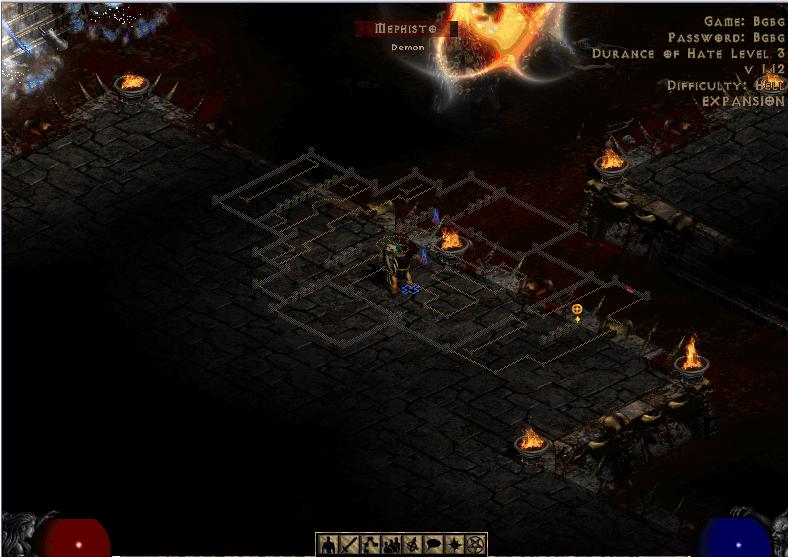Open the character stats screen icon
Screen dimensions: 788x557
click(328, 545)
